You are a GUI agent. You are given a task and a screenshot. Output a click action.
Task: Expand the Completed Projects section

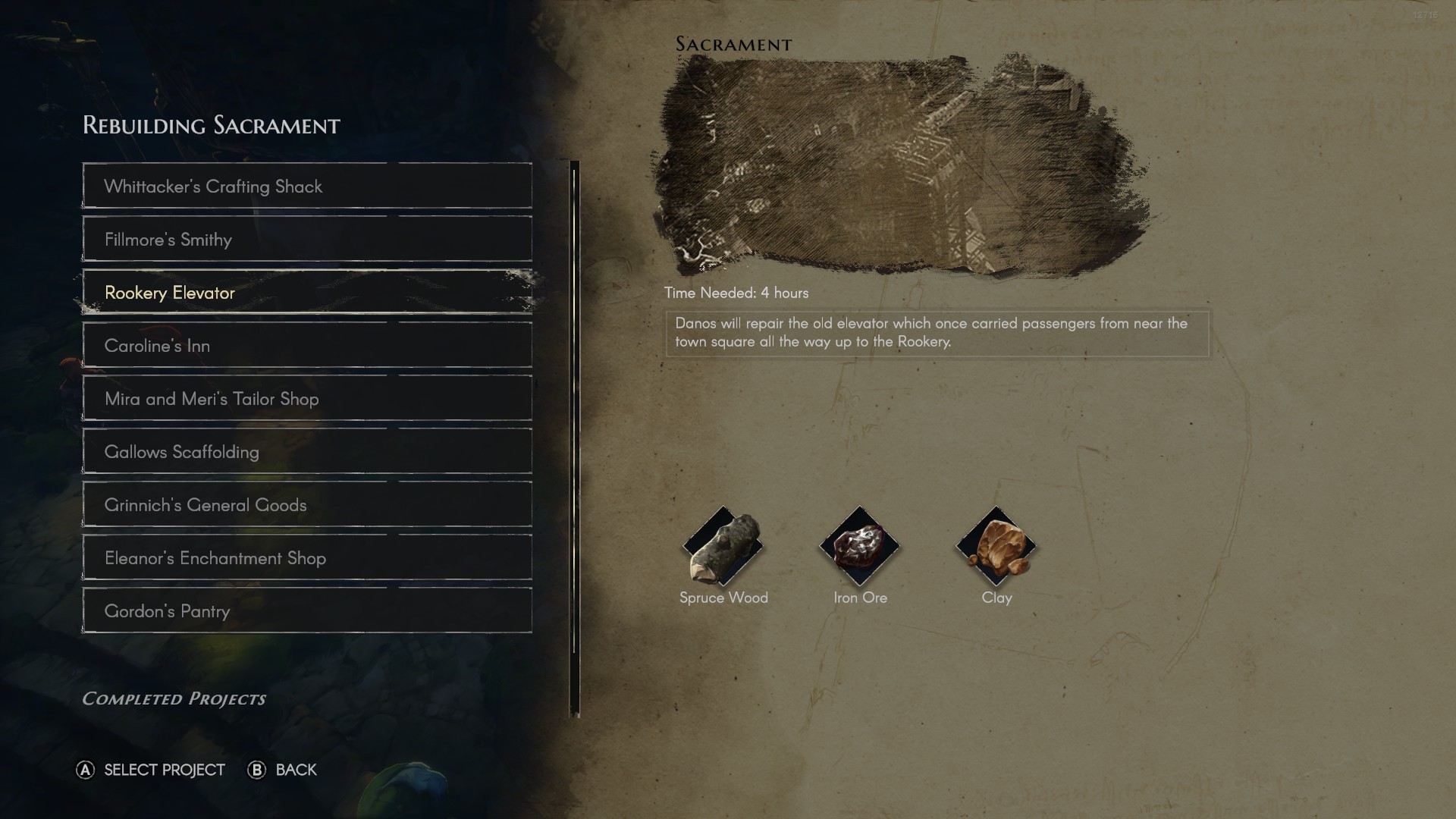(174, 698)
